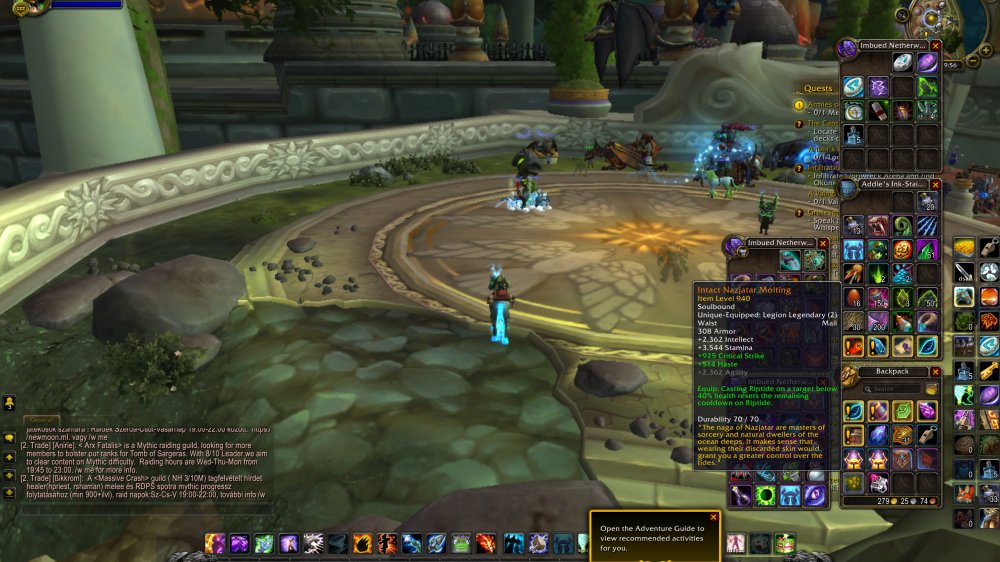
Task: Click the Backpack search field
Action: (x=896, y=389)
